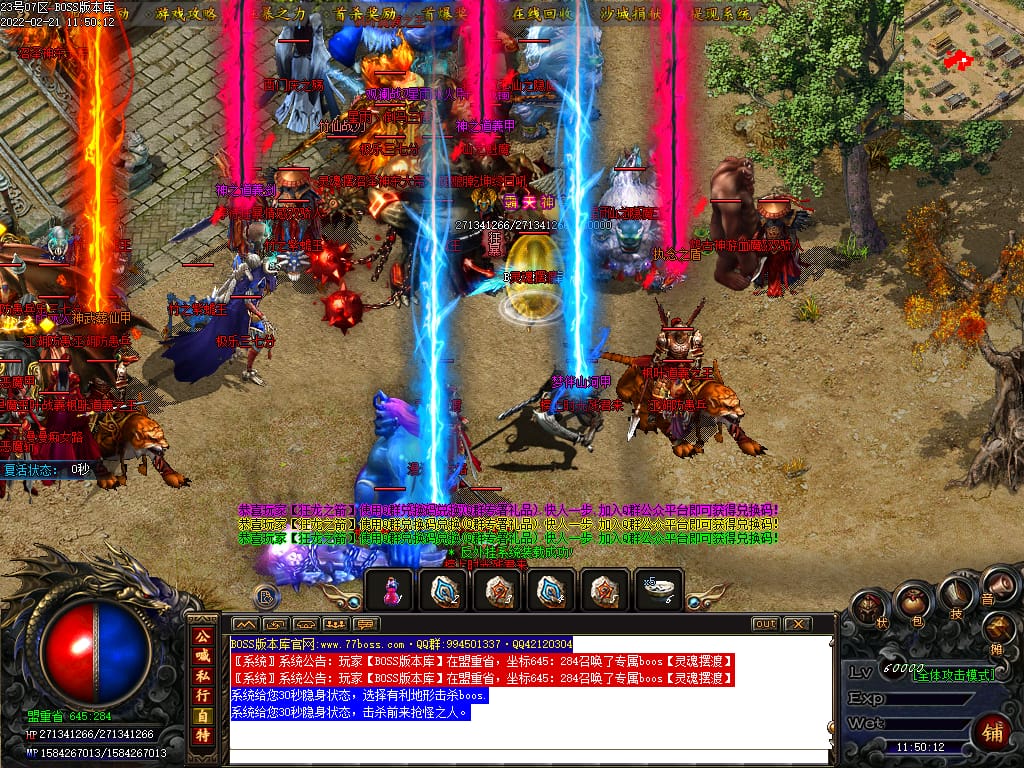Open the 在线回收 online recycling menu

pos(543,14)
